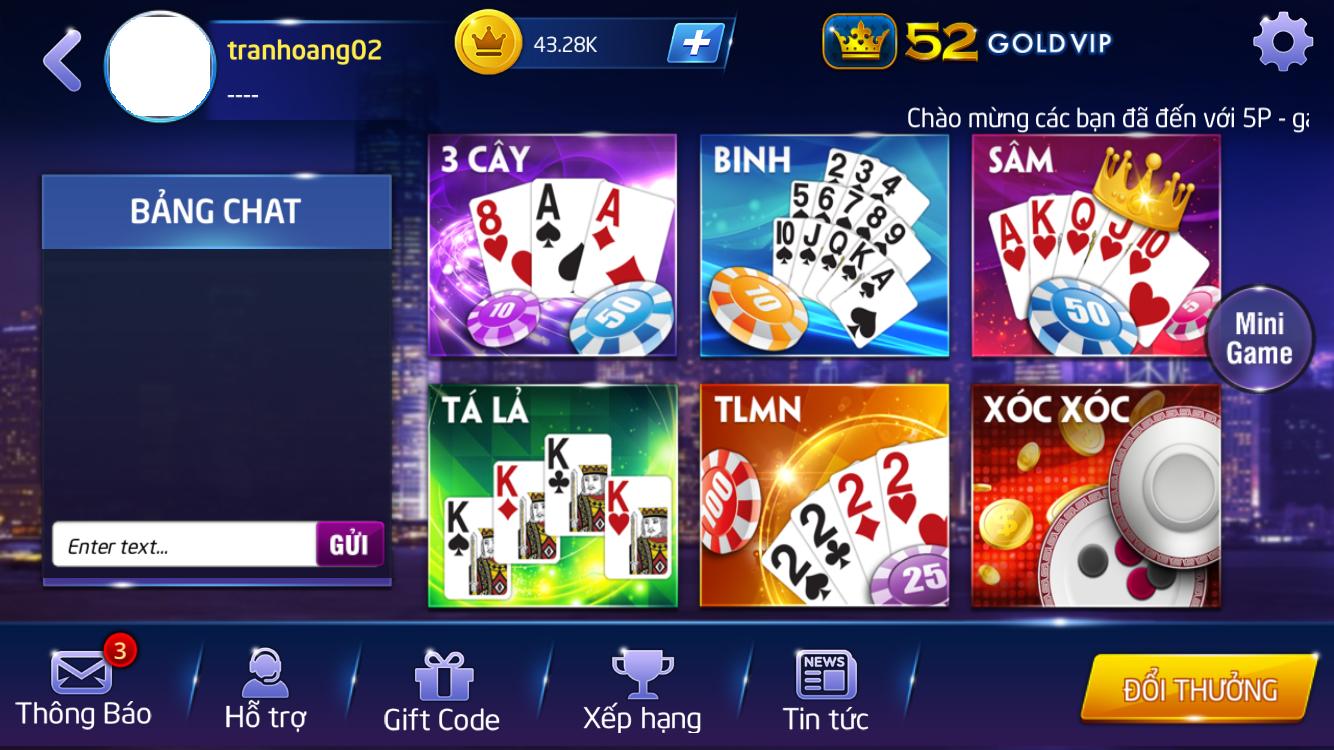Play the TLMN game tile
Viewport: 1334px width, 750px height.
tap(824, 495)
